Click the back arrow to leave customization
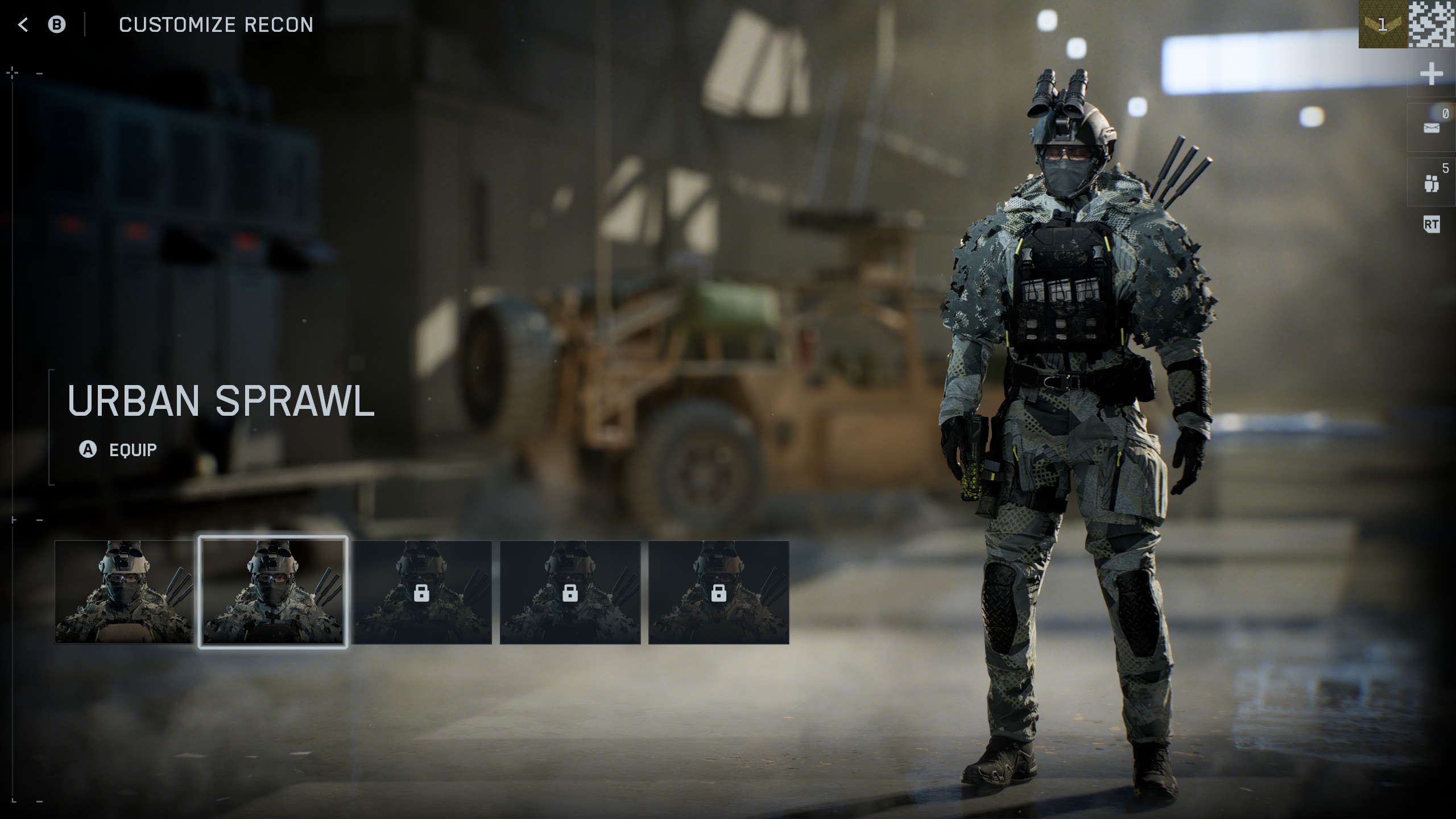Viewport: 1456px width, 819px height. click(23, 24)
